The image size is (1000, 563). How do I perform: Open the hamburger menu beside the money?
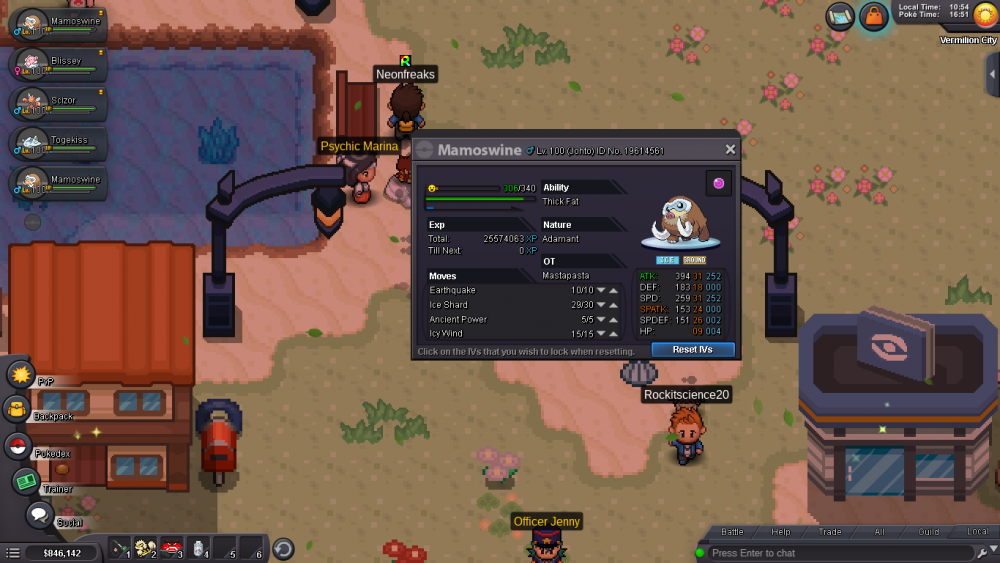click(x=12, y=552)
